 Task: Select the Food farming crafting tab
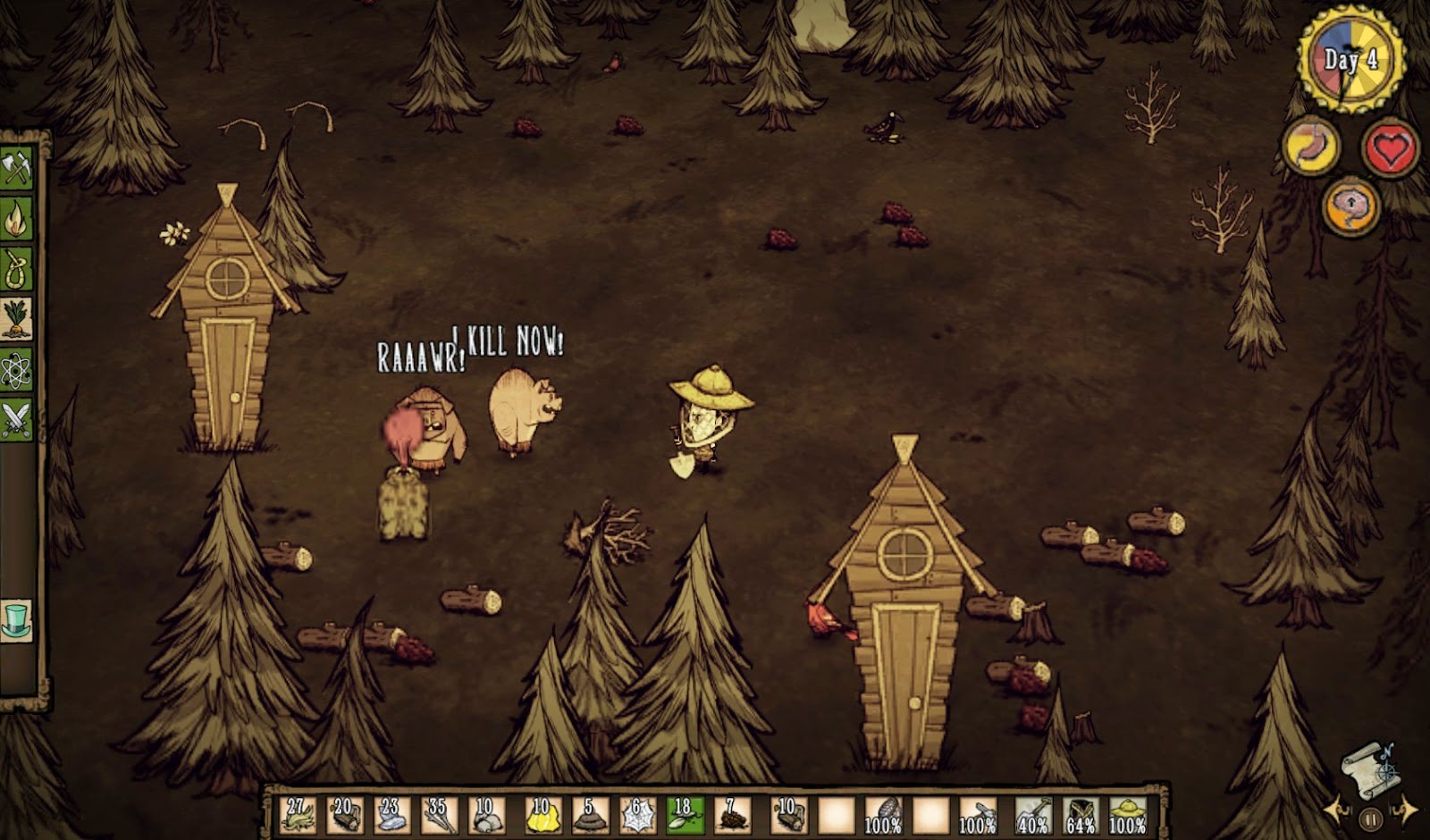pos(16,319)
